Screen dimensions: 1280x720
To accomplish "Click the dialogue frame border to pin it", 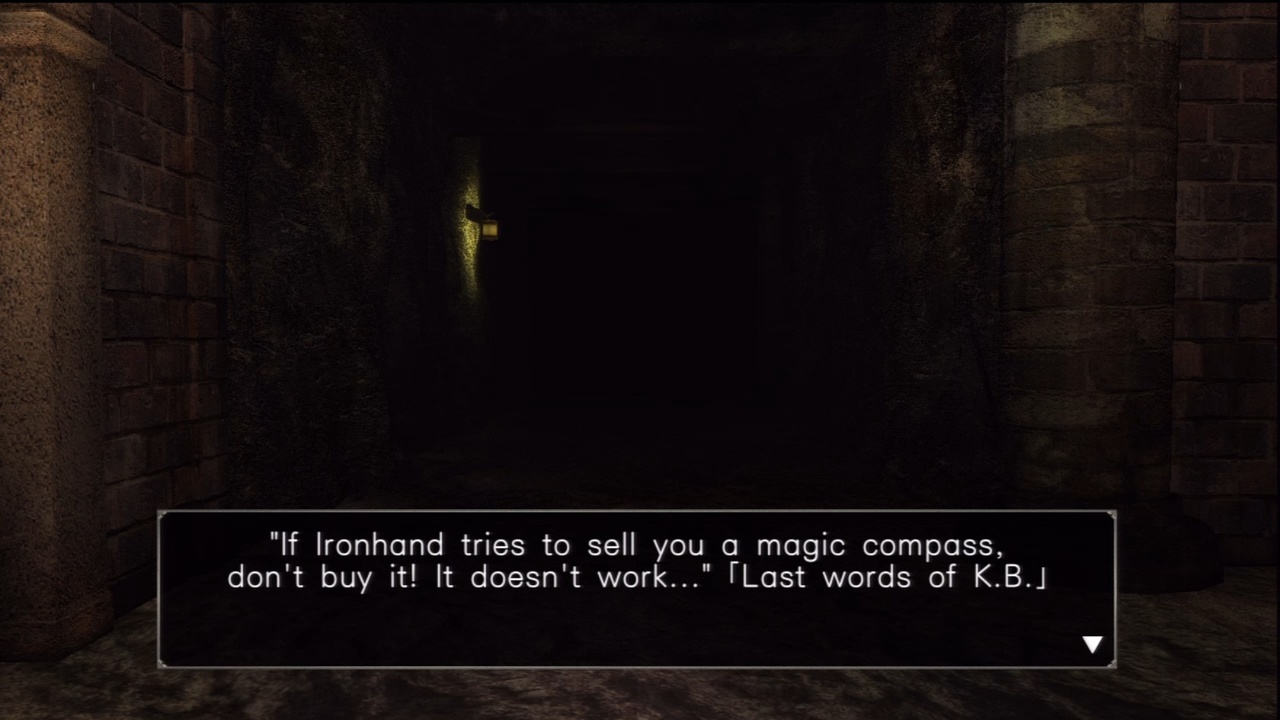I will [x=640, y=512].
